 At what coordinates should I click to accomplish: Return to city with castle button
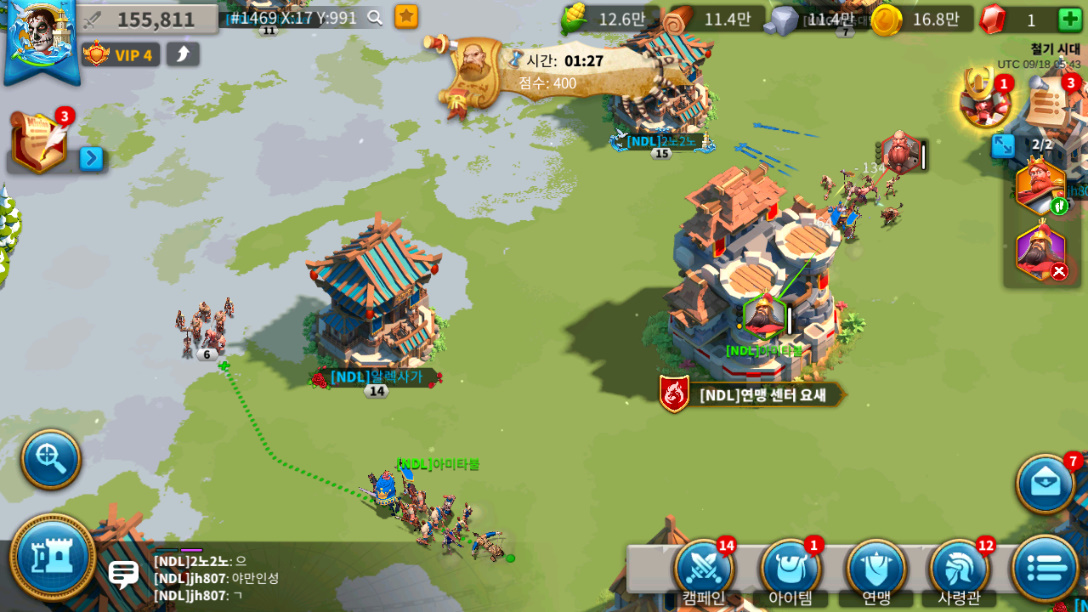pyautogui.click(x=52, y=556)
